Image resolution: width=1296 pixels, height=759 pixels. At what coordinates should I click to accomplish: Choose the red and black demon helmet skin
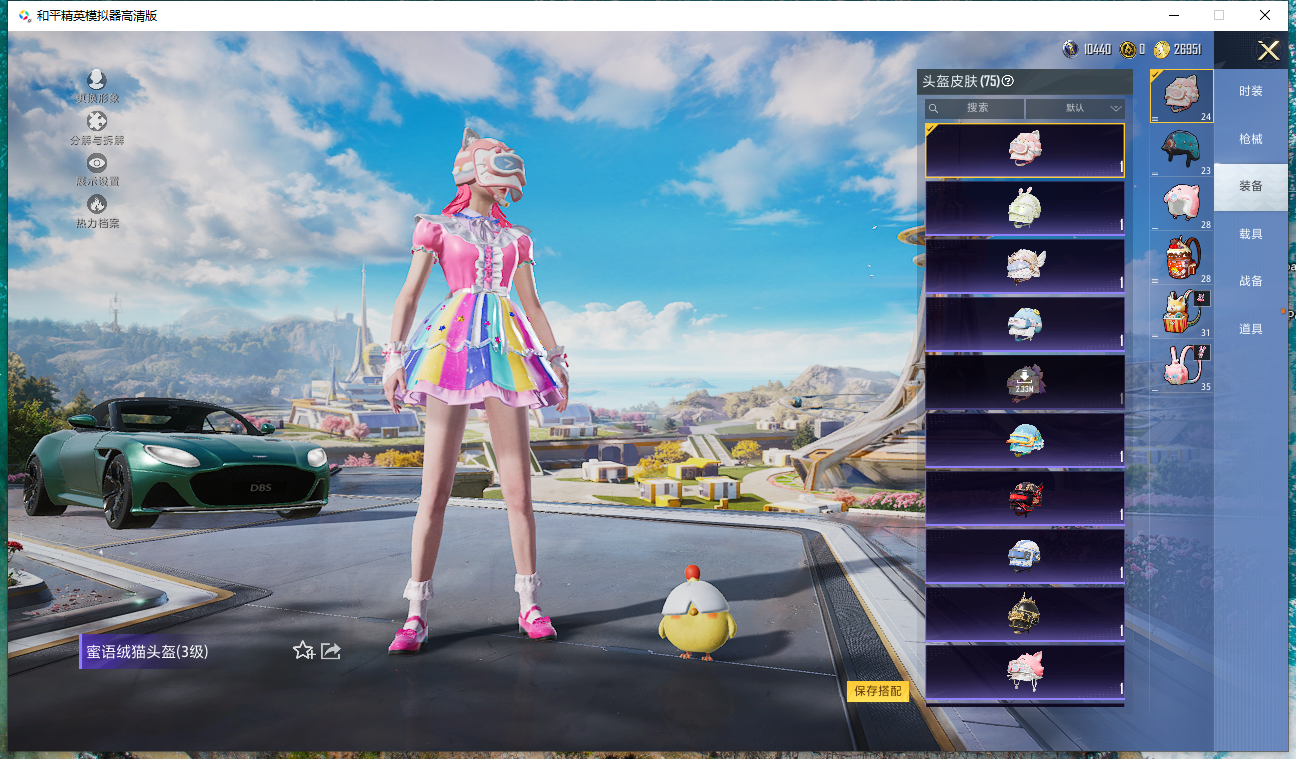pos(1025,497)
